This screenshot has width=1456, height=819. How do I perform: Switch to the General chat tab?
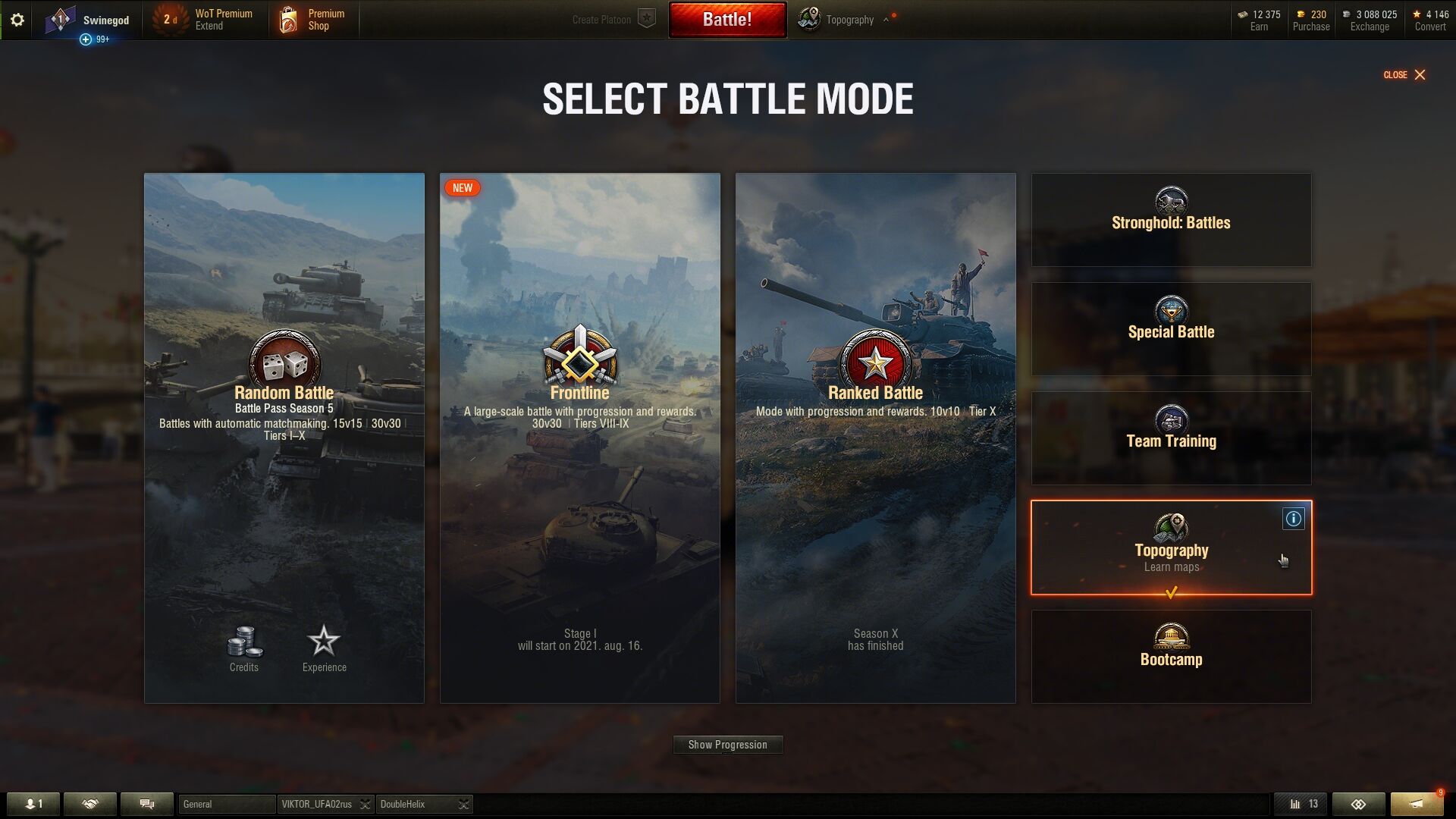tap(226, 804)
